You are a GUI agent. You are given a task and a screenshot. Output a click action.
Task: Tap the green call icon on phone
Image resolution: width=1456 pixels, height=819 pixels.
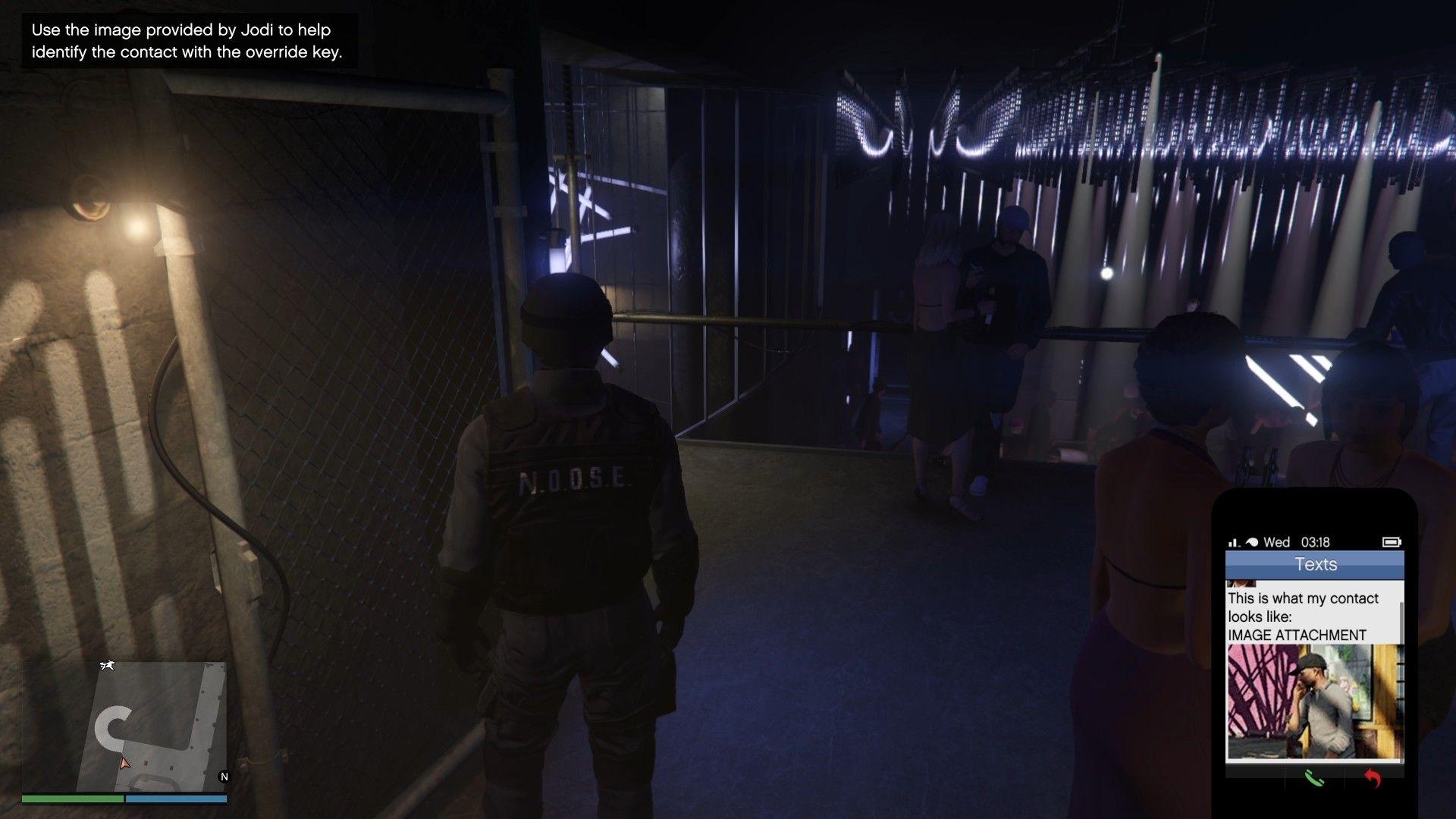coord(1314,778)
